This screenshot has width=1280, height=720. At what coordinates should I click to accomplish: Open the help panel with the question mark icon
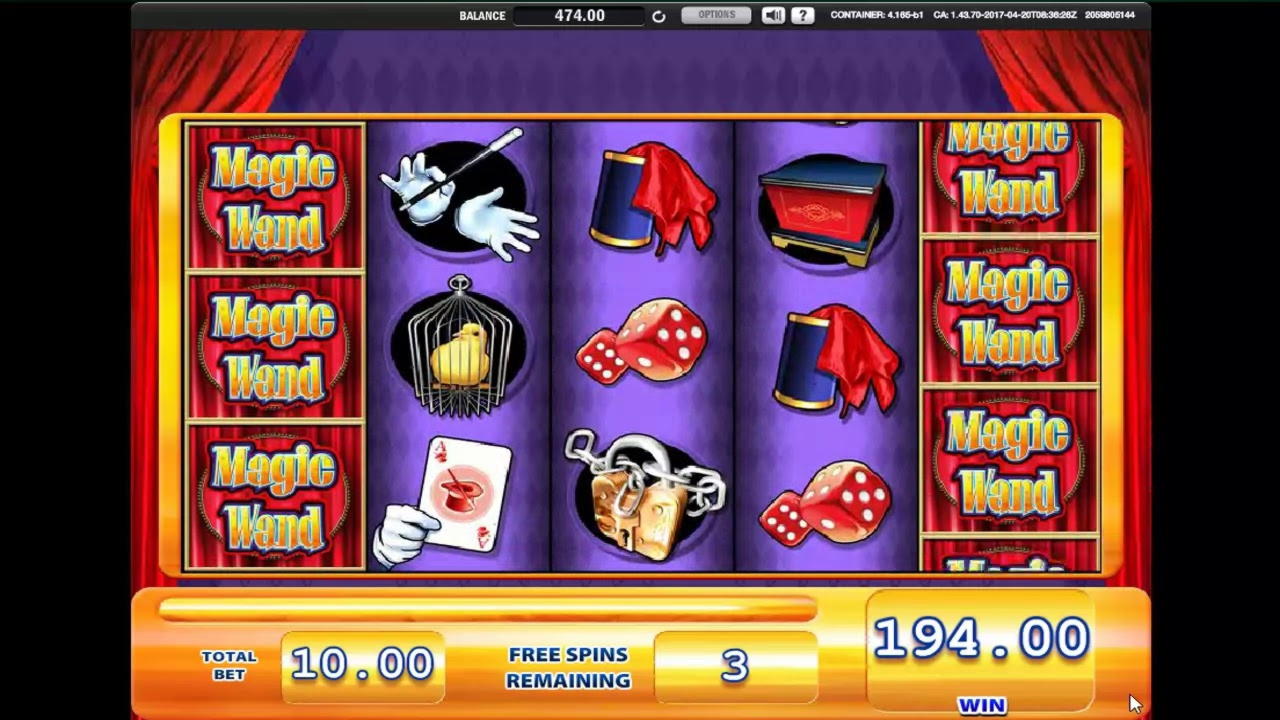point(803,15)
